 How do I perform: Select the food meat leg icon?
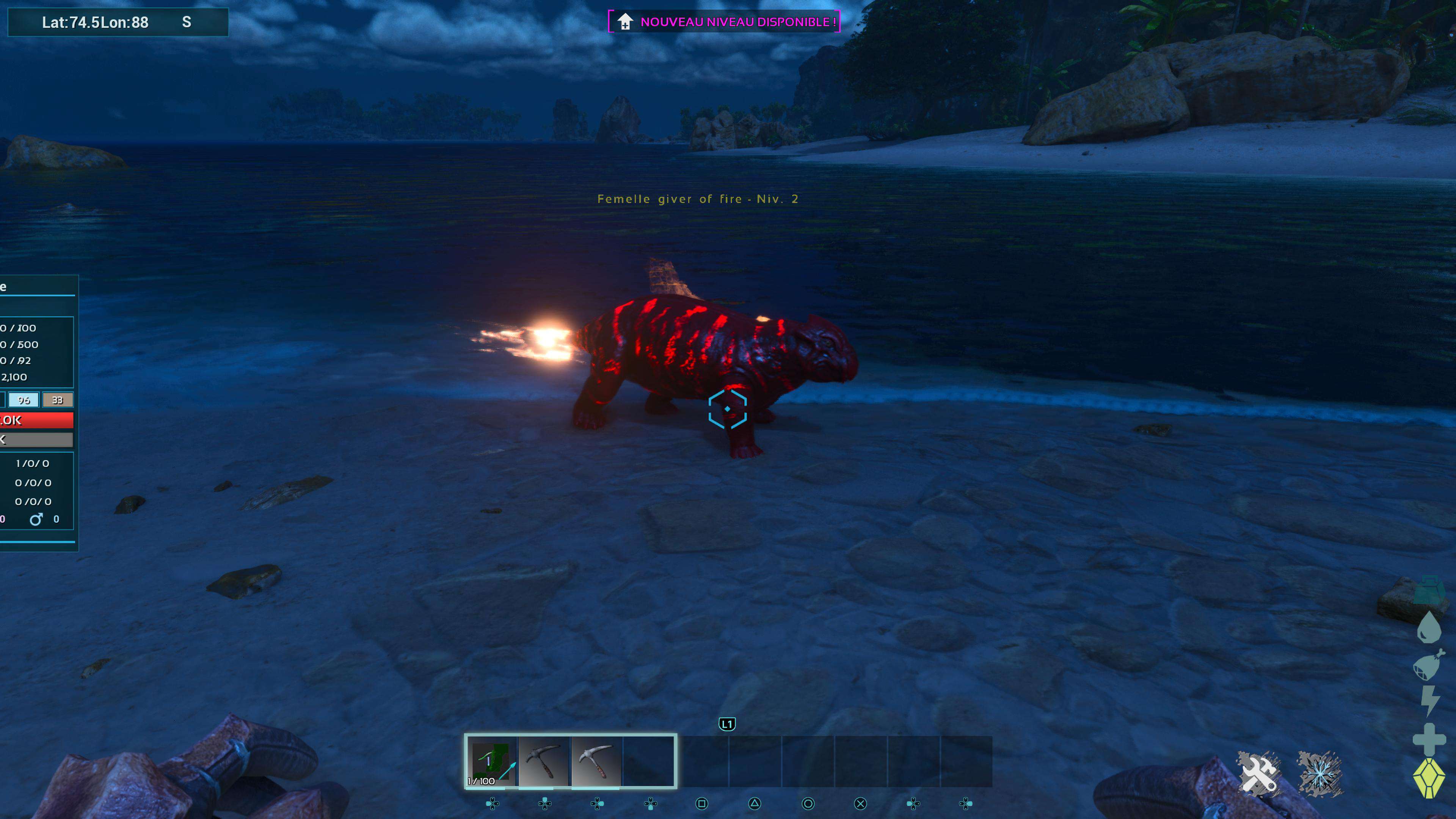(1429, 665)
